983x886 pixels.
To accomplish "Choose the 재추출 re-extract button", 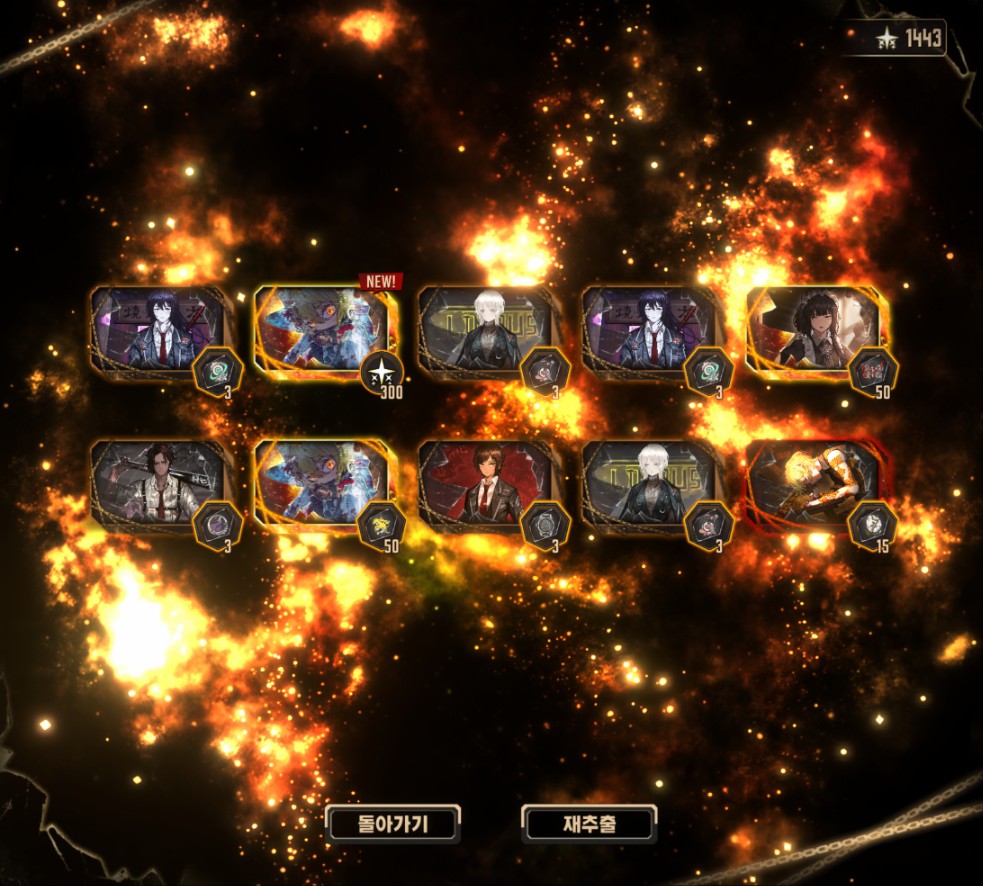I will click(x=588, y=824).
